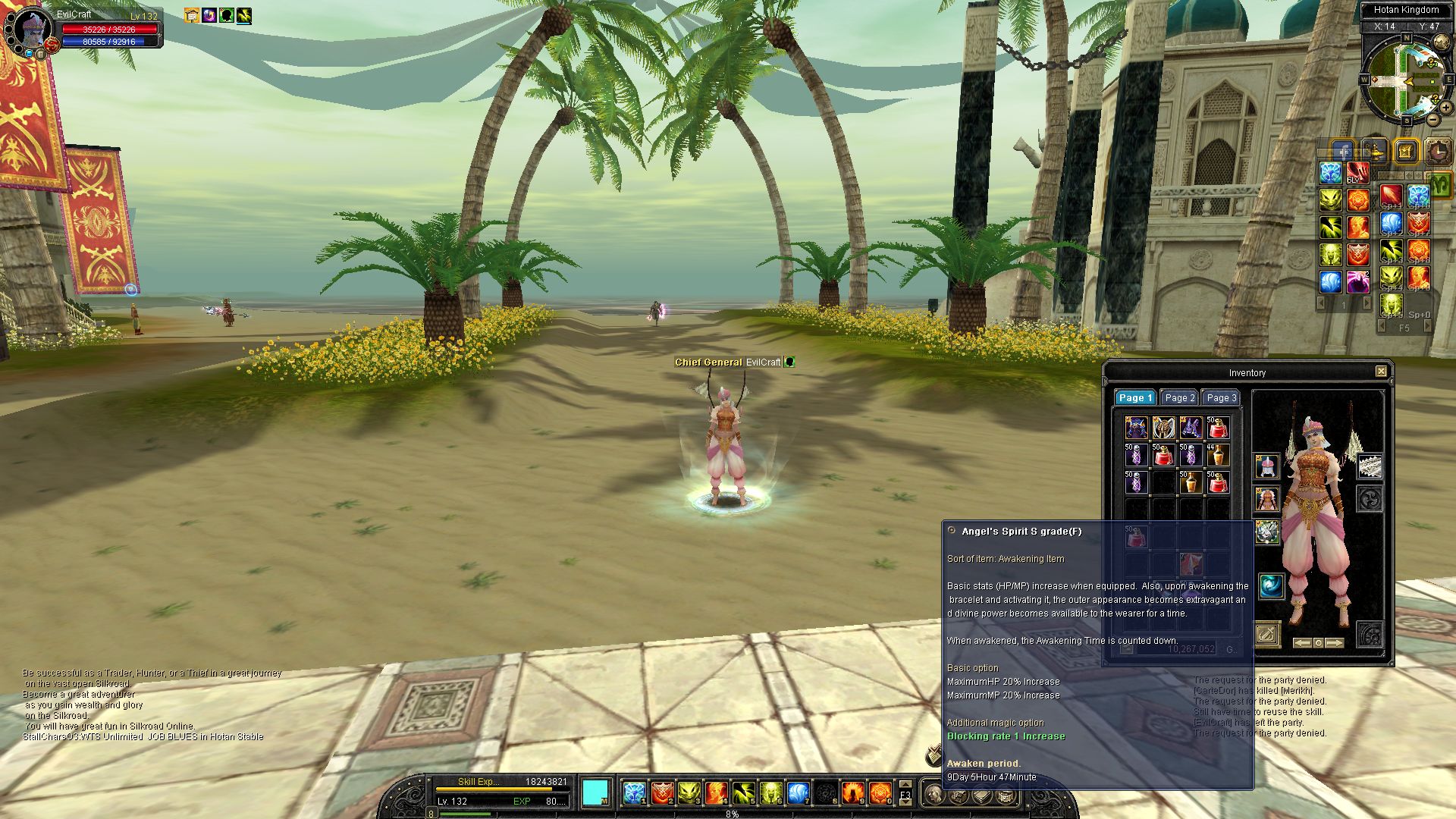
Task: Zoom in the minimap
Action: pyautogui.click(x=1445, y=108)
